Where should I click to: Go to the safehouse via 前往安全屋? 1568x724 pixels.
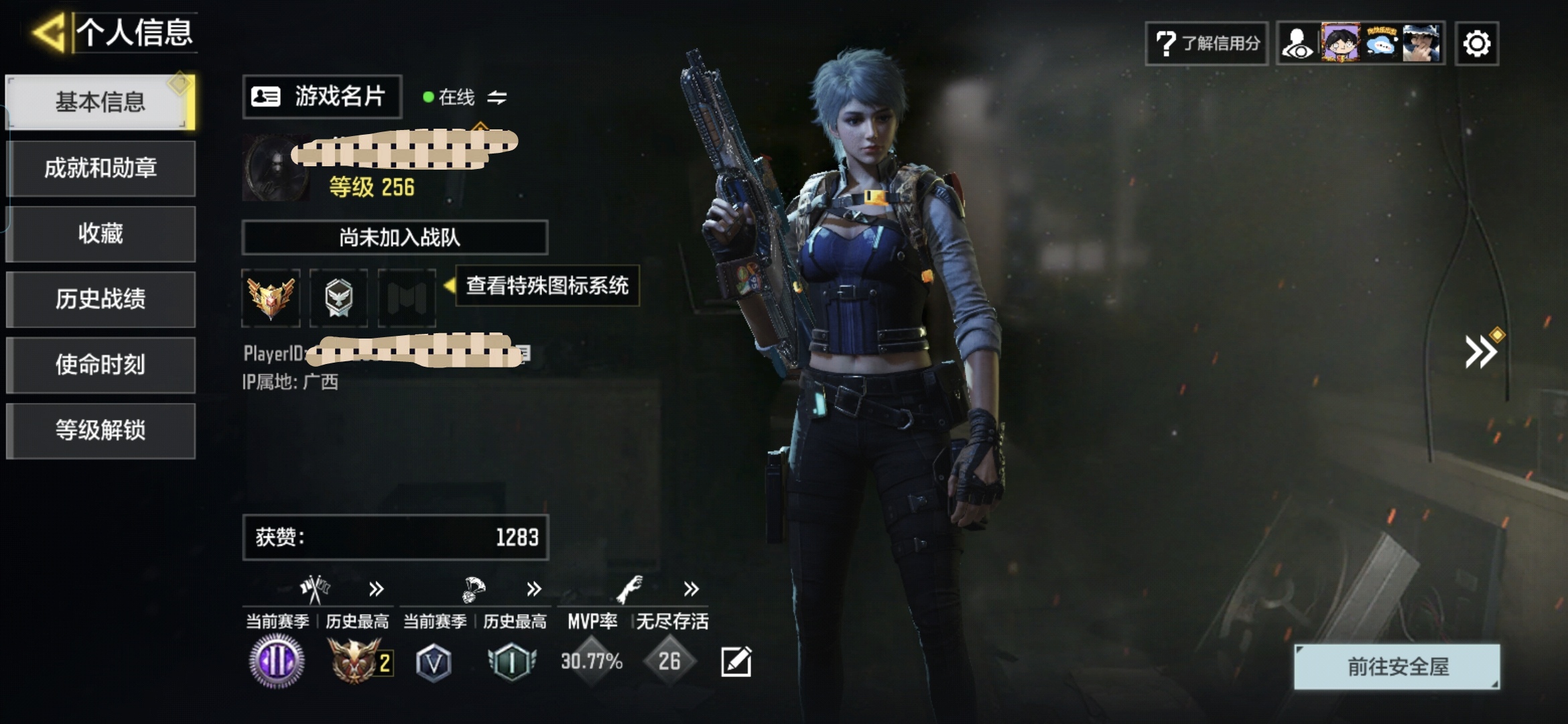1396,666
